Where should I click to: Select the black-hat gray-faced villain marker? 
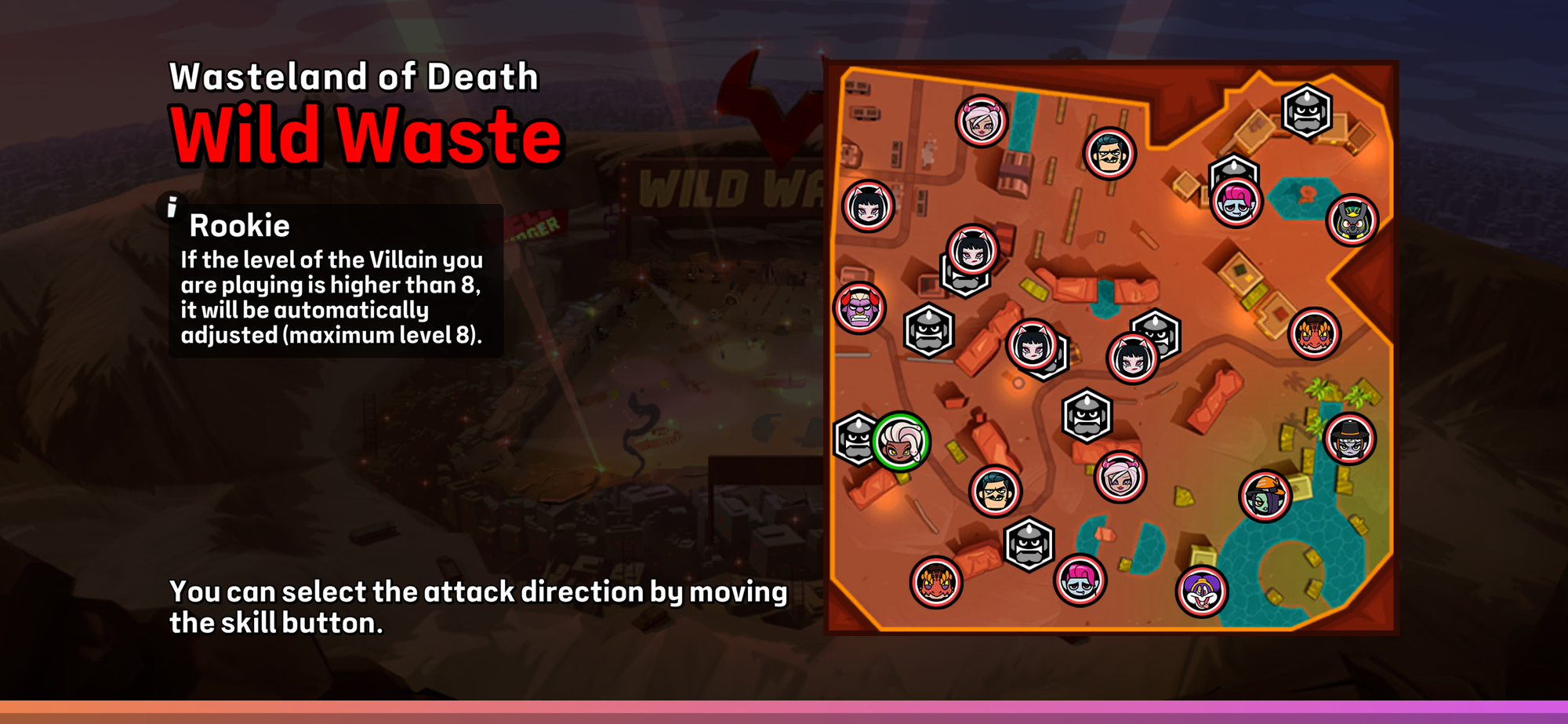point(1349,439)
